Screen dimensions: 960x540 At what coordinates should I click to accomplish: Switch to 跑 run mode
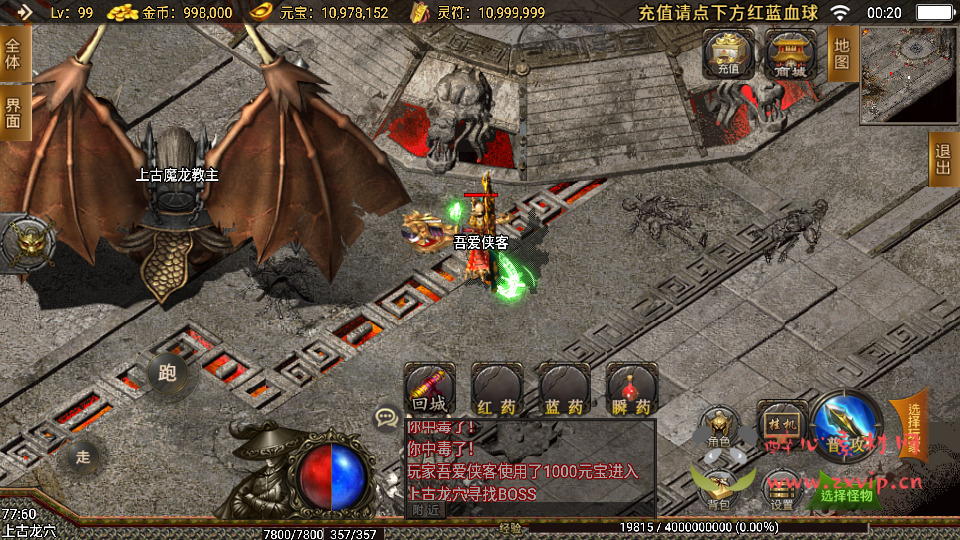pyautogui.click(x=167, y=372)
